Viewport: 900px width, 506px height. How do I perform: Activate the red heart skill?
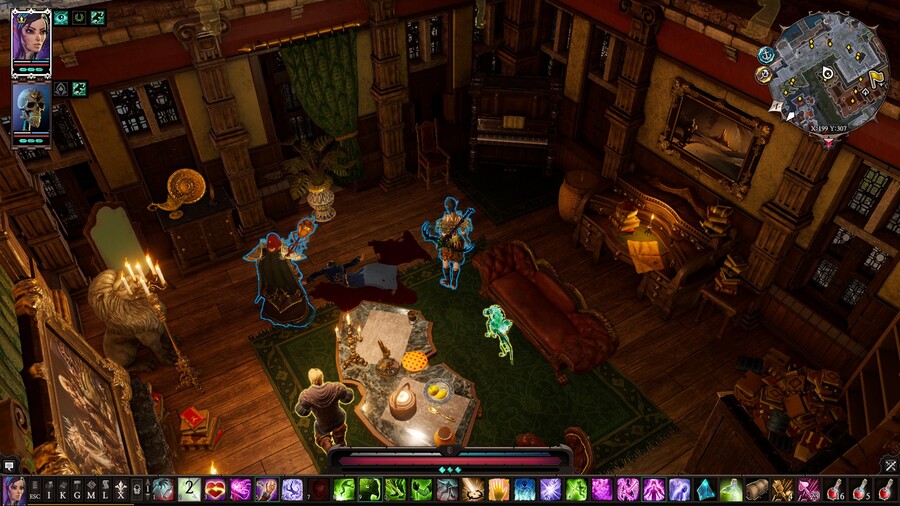(215, 490)
